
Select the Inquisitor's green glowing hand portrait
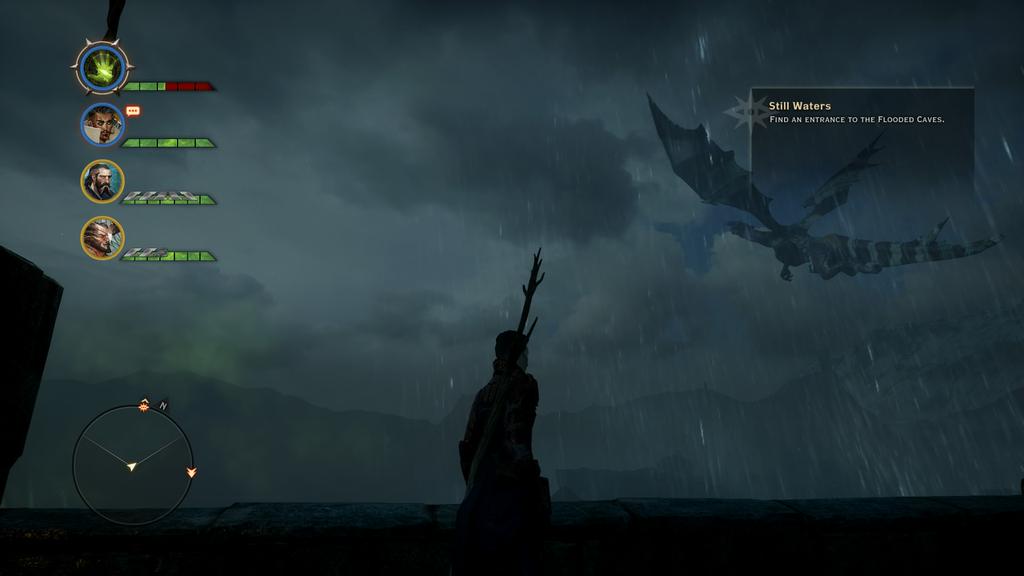[102, 68]
